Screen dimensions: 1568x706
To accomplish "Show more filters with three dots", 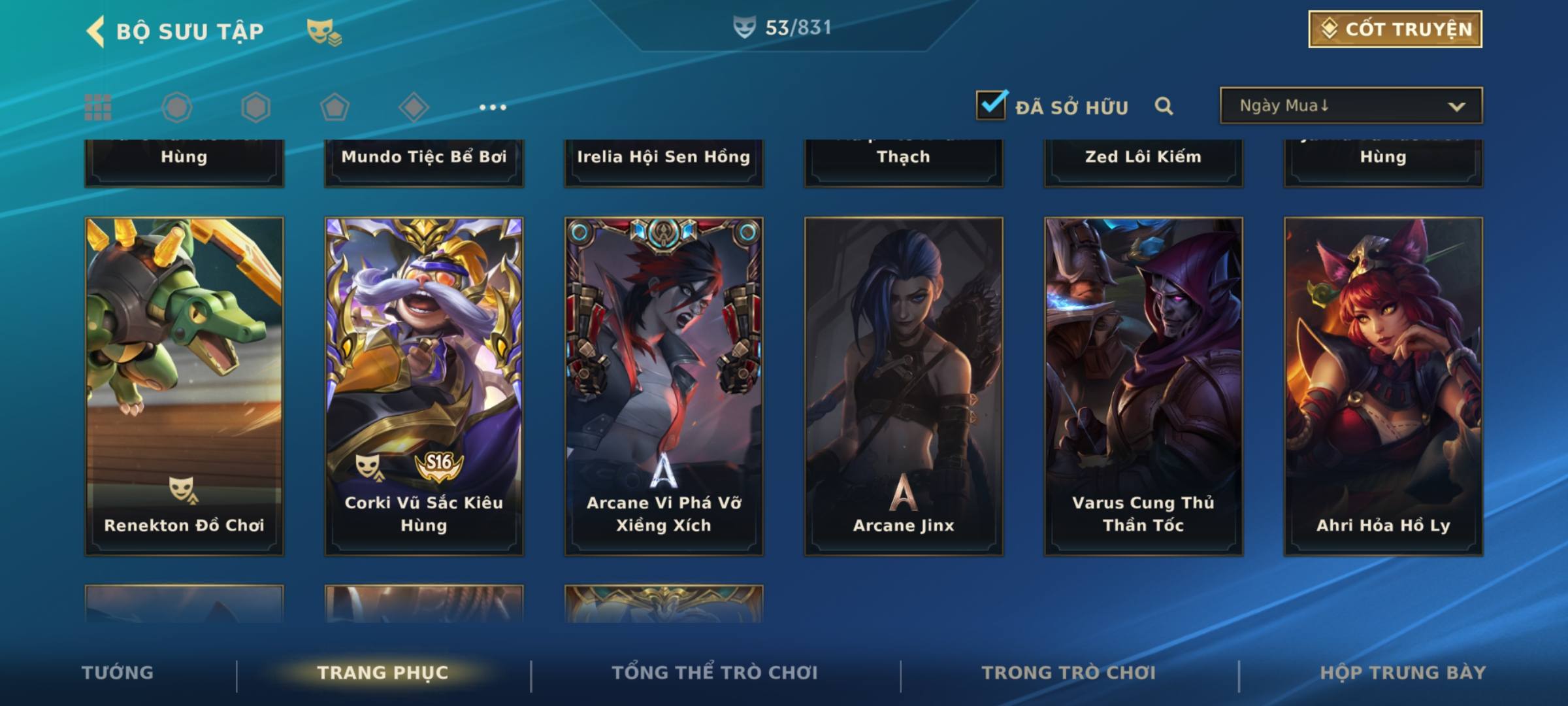I will [x=493, y=107].
